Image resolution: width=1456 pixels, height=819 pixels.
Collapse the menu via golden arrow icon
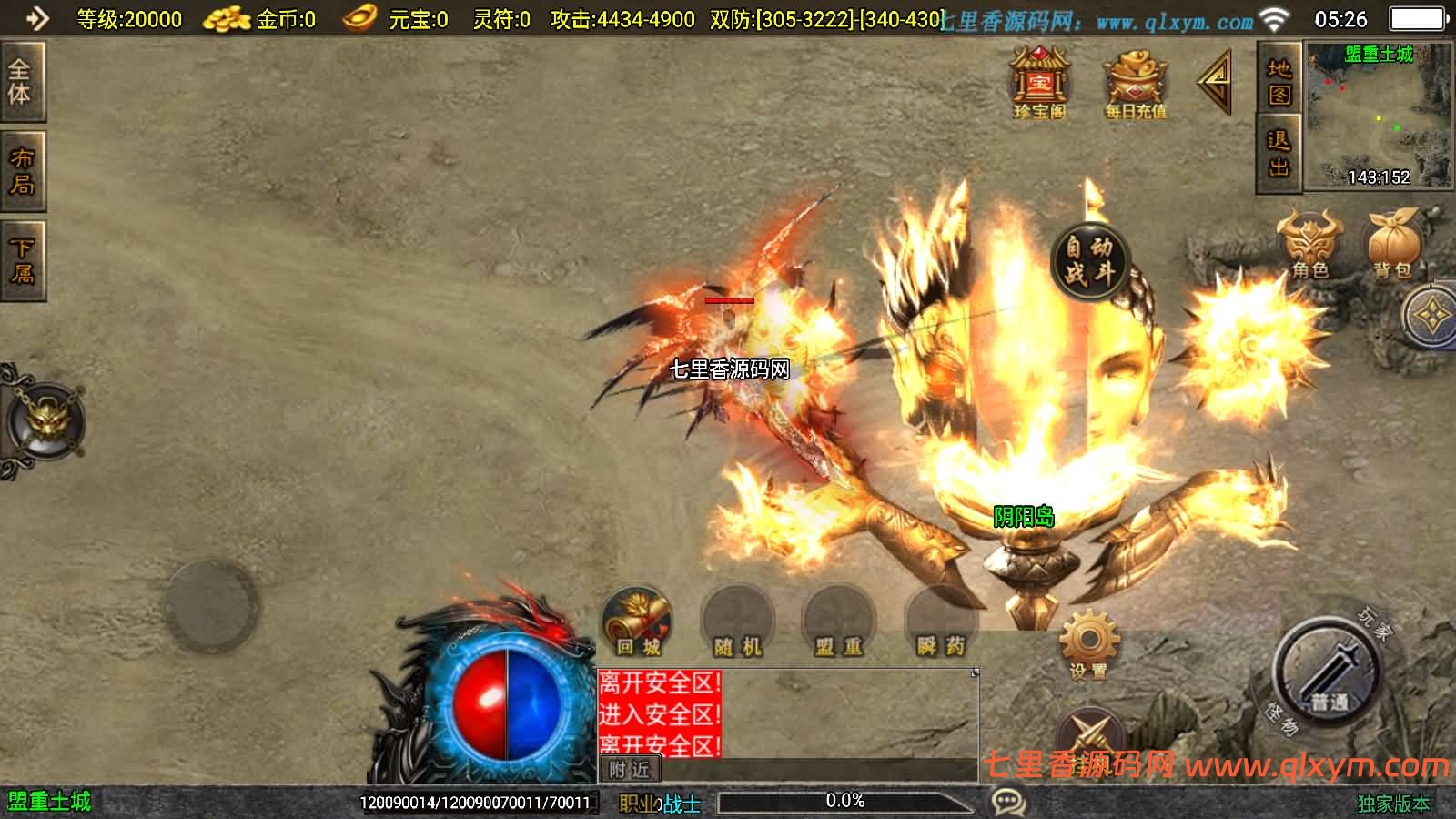(1217, 82)
